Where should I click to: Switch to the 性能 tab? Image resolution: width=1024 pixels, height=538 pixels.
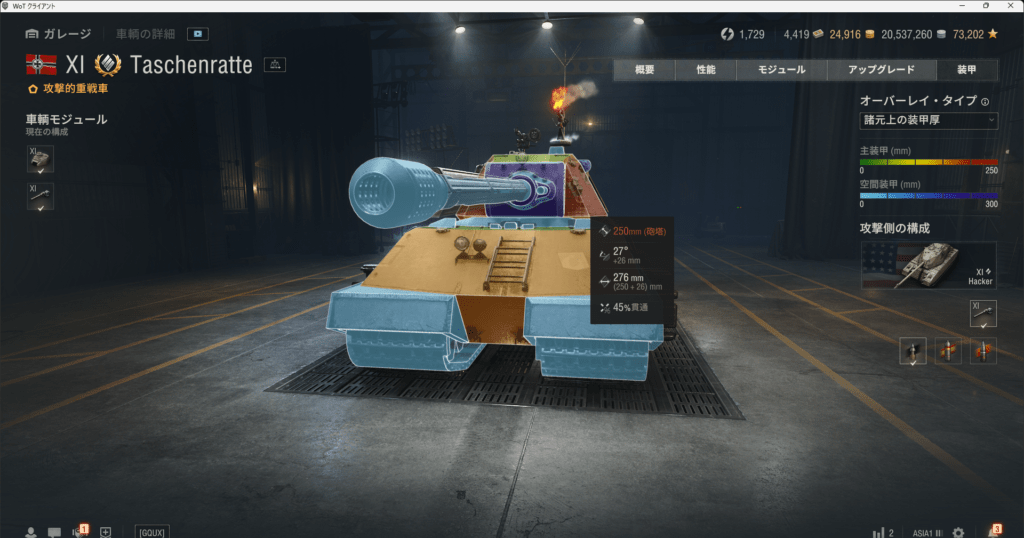point(706,70)
